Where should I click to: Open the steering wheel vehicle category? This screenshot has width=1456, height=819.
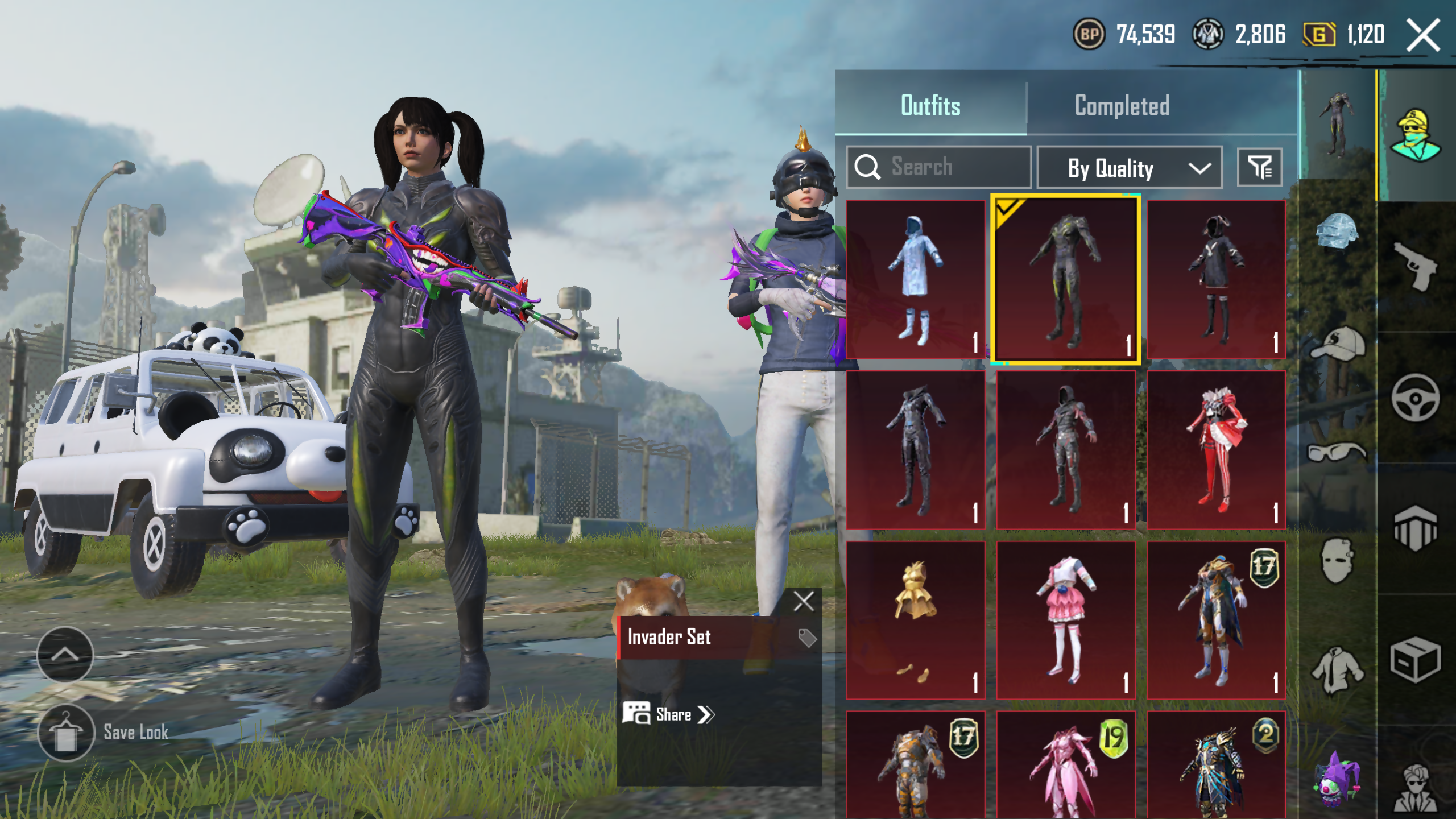pyautogui.click(x=1416, y=398)
